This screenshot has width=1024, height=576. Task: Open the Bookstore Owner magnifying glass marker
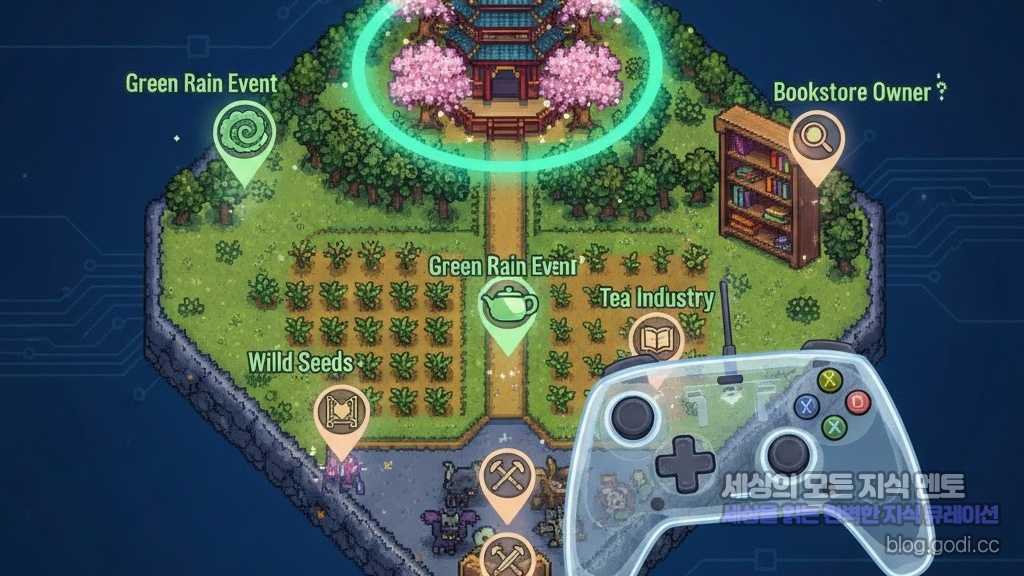[816, 141]
